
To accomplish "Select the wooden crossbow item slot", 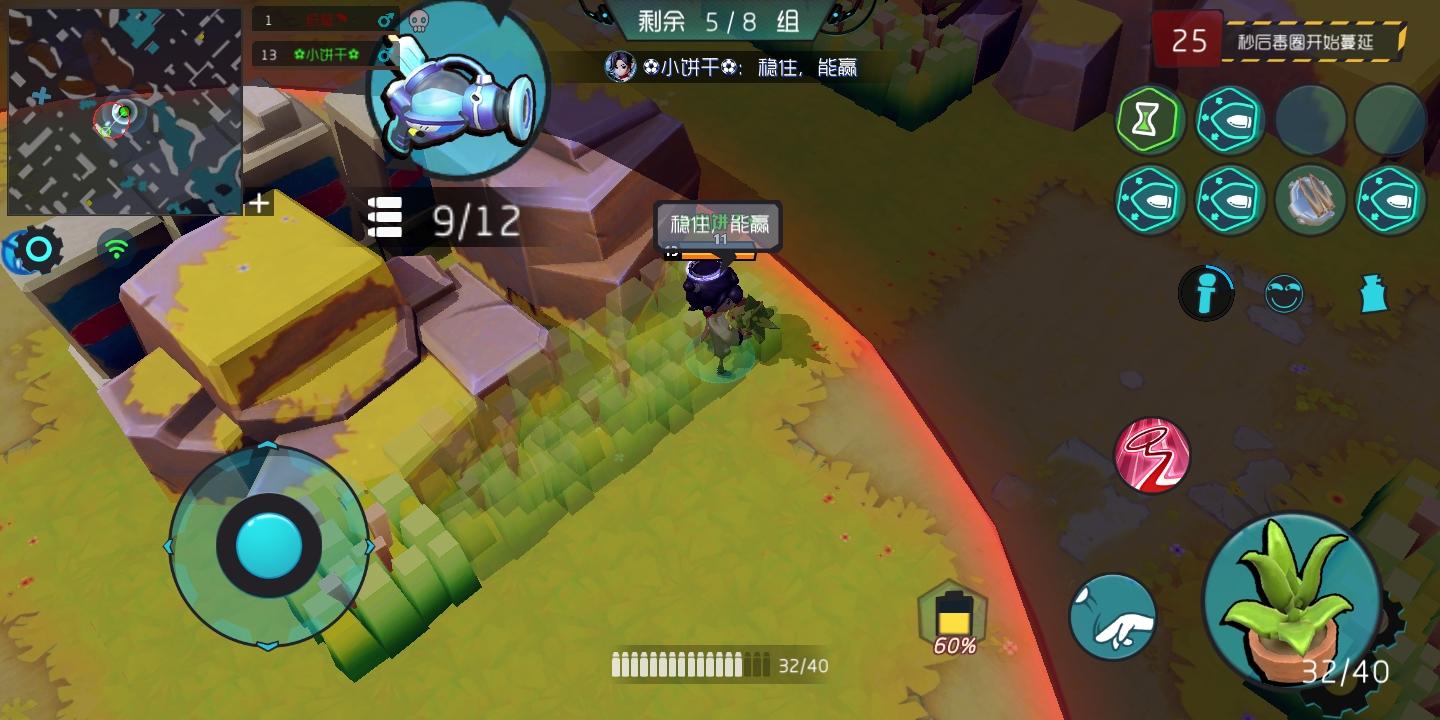I will click(x=1311, y=200).
